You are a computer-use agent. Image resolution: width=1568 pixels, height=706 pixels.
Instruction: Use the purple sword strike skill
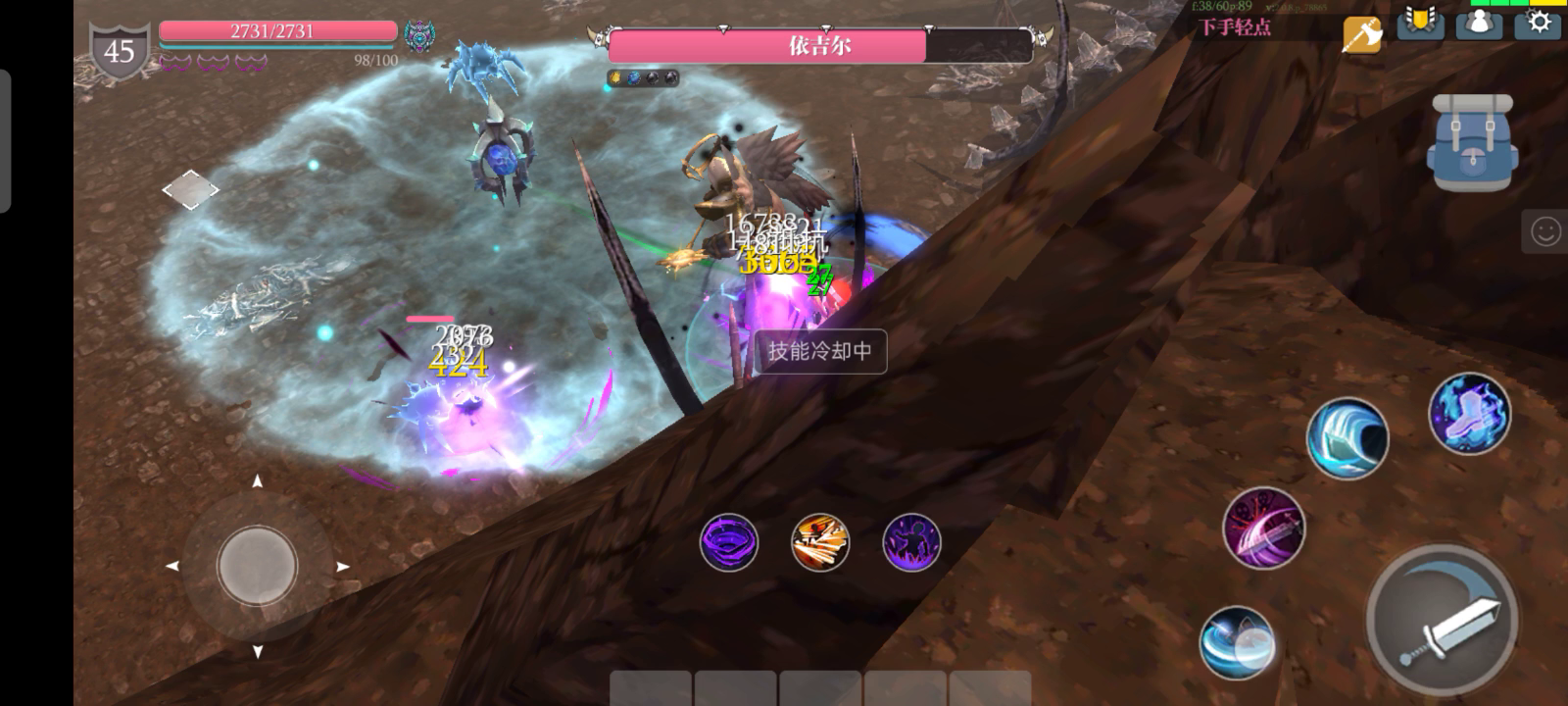[1263, 528]
